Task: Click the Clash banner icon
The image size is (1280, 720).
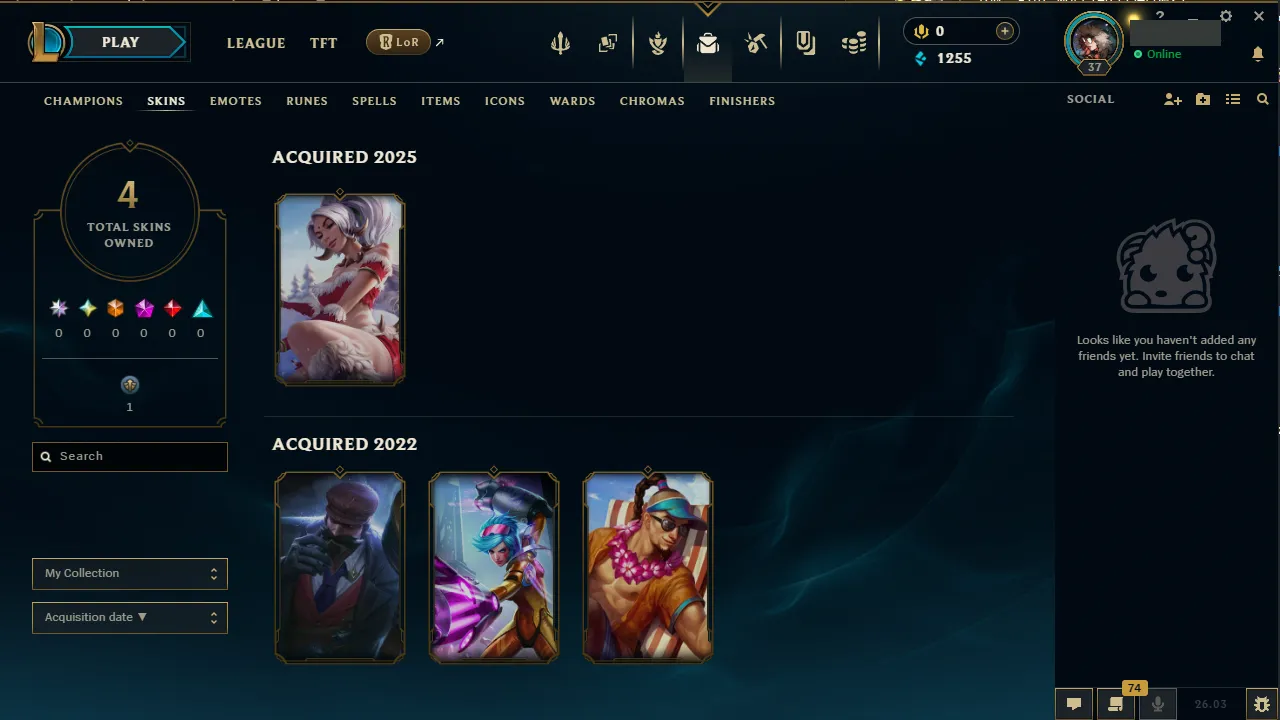Action: [x=658, y=42]
